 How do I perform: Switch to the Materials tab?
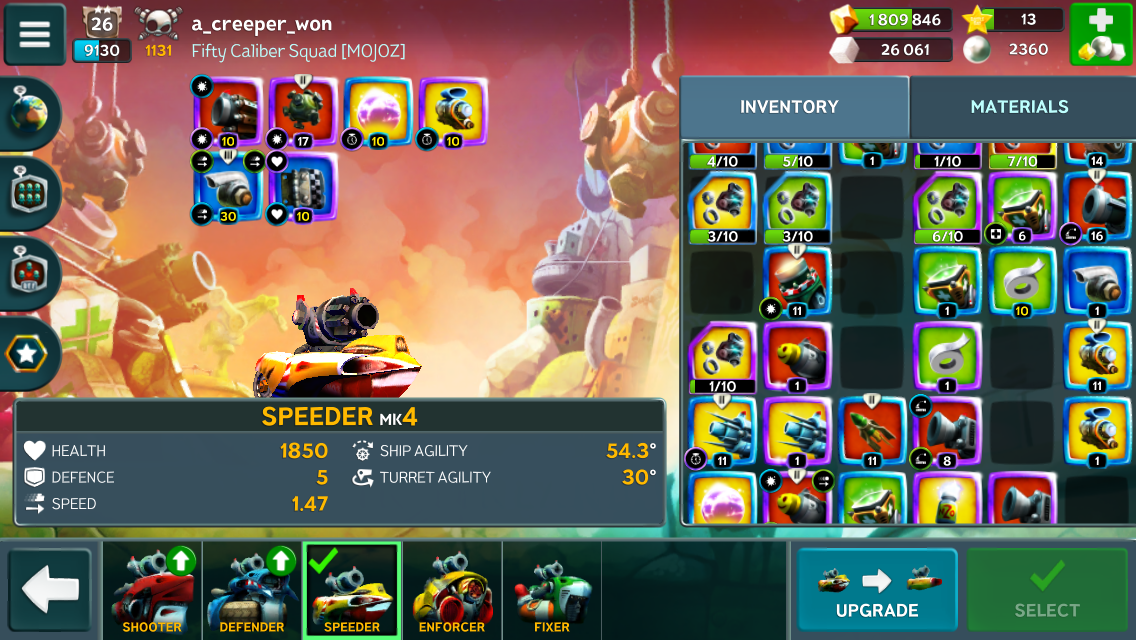pos(1019,107)
